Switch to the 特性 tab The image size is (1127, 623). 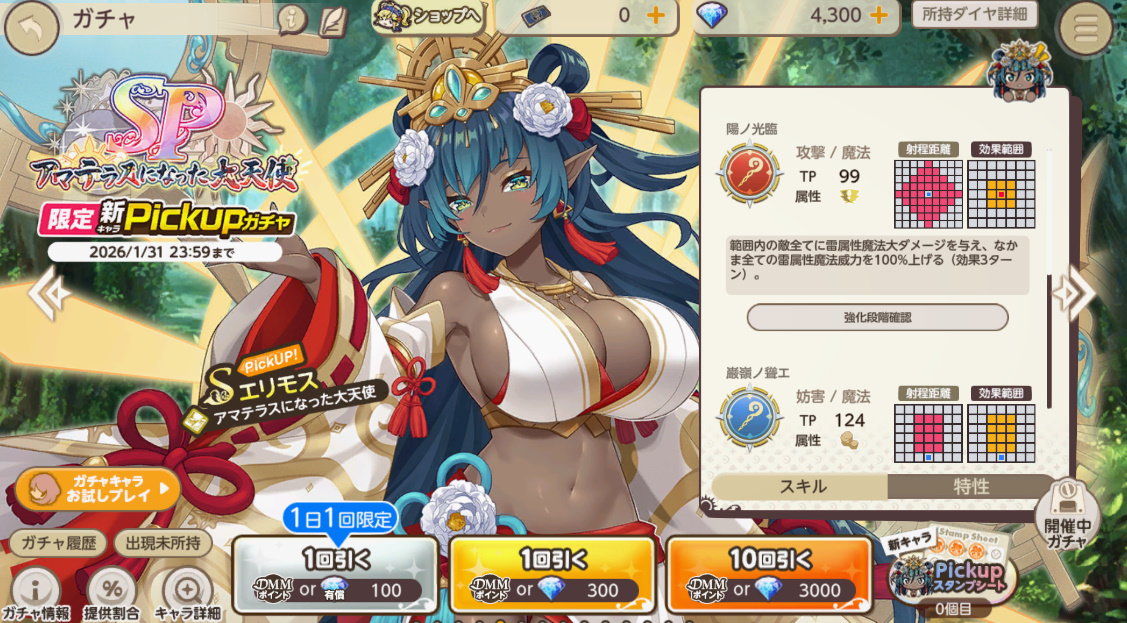(x=970, y=487)
